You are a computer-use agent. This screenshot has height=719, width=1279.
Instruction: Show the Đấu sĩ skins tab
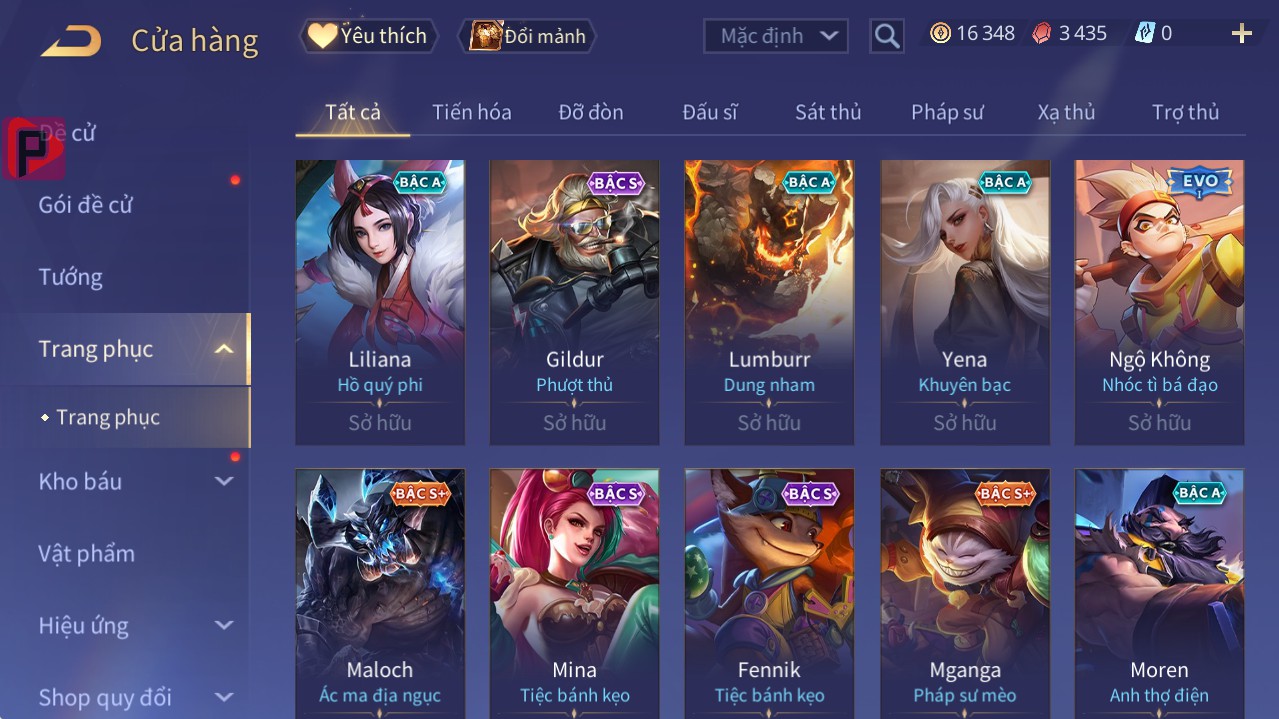(x=709, y=112)
